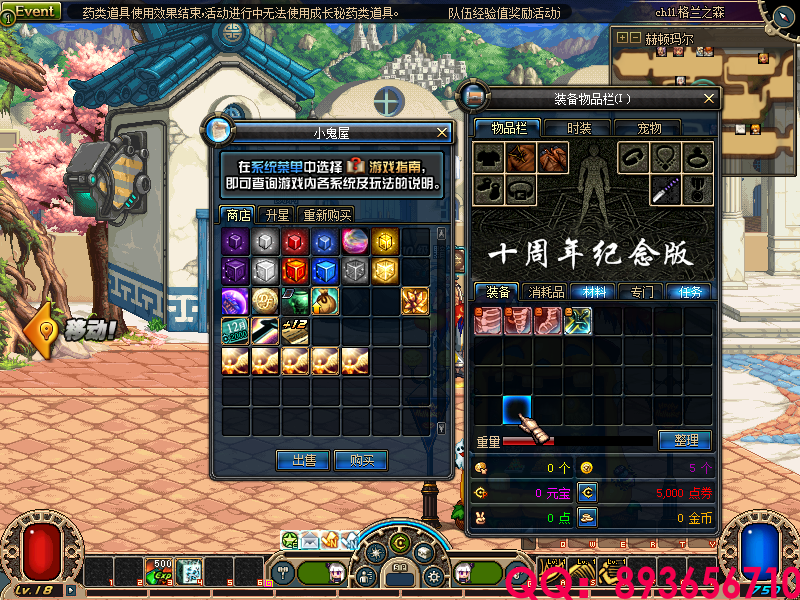The height and width of the screenshot is (600, 800).
Task: Open the 宠物 pet tab
Action: pos(650,128)
